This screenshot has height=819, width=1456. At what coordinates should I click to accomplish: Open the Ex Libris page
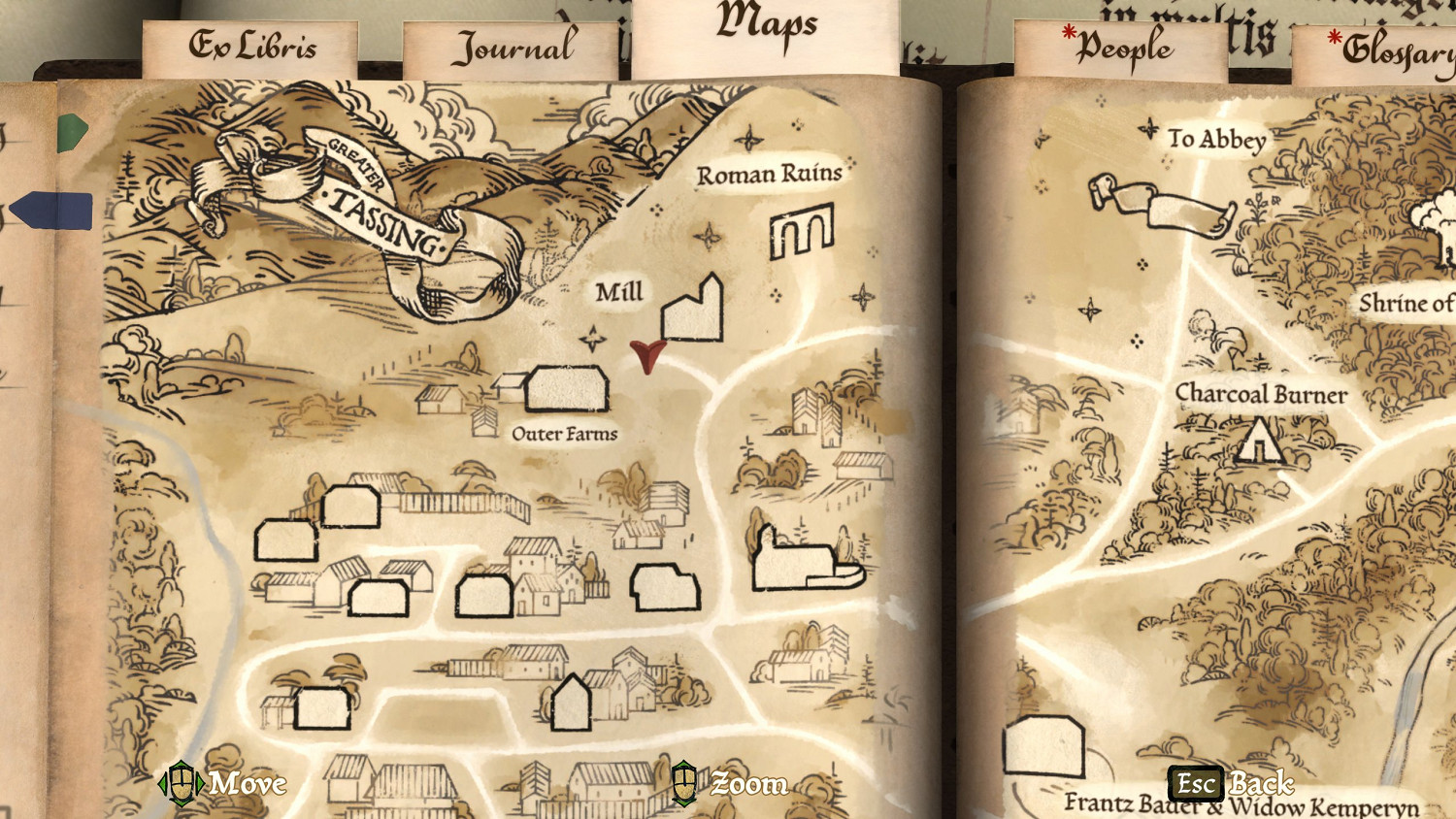point(254,44)
